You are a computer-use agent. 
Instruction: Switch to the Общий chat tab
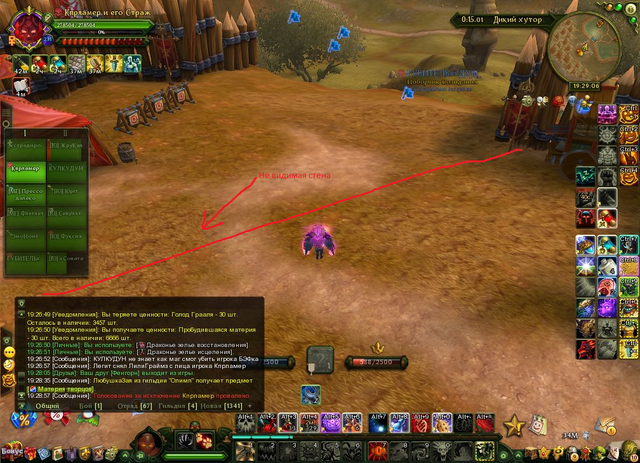(48, 405)
